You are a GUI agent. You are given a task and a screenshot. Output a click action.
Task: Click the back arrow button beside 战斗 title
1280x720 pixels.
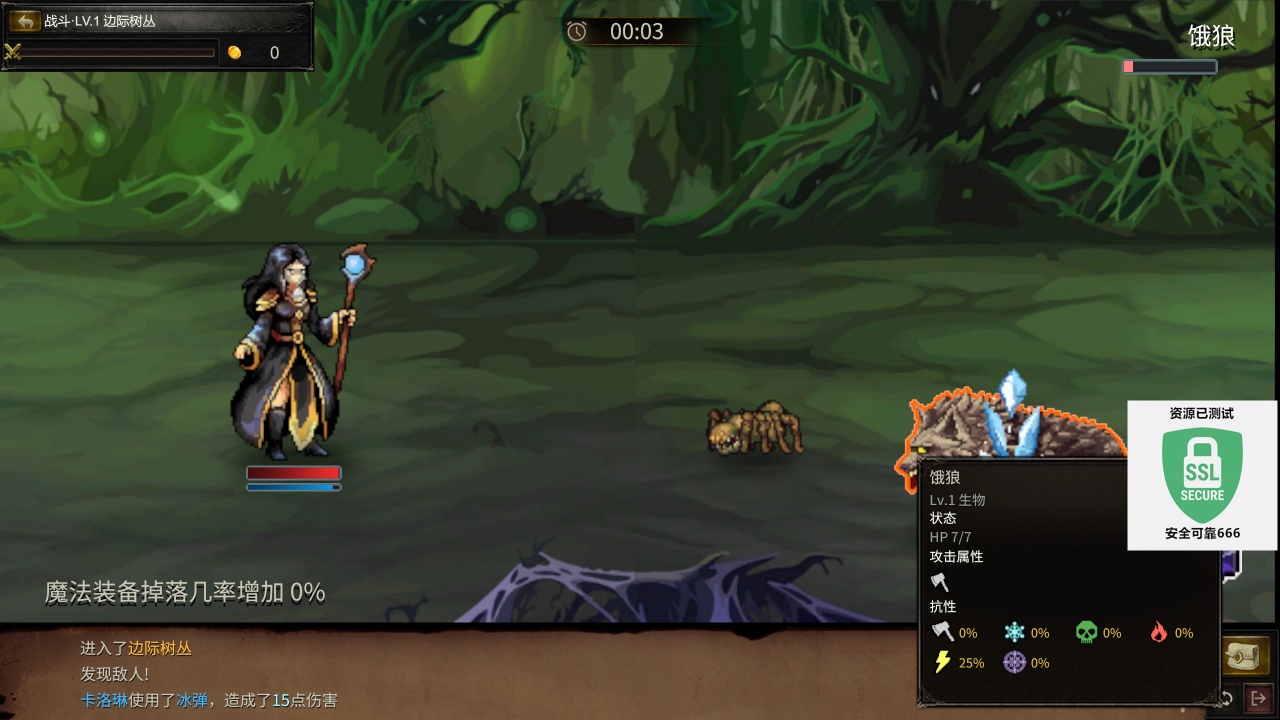24,21
